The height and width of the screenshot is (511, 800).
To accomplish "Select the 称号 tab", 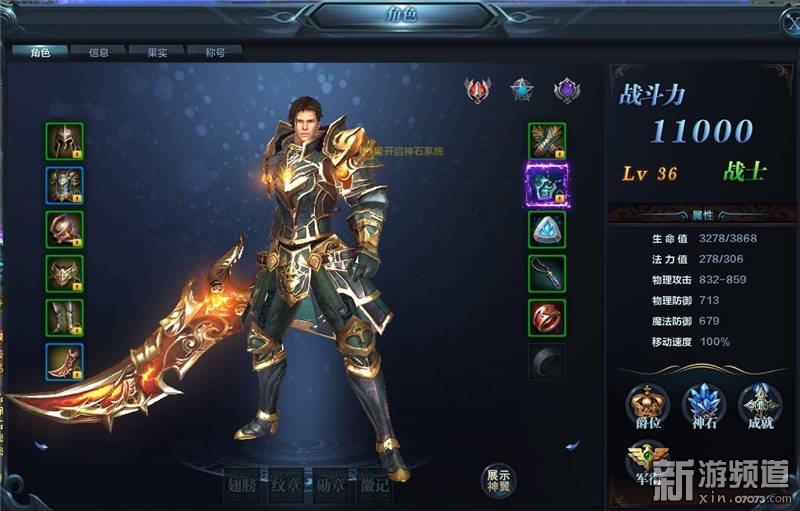I will (215, 52).
